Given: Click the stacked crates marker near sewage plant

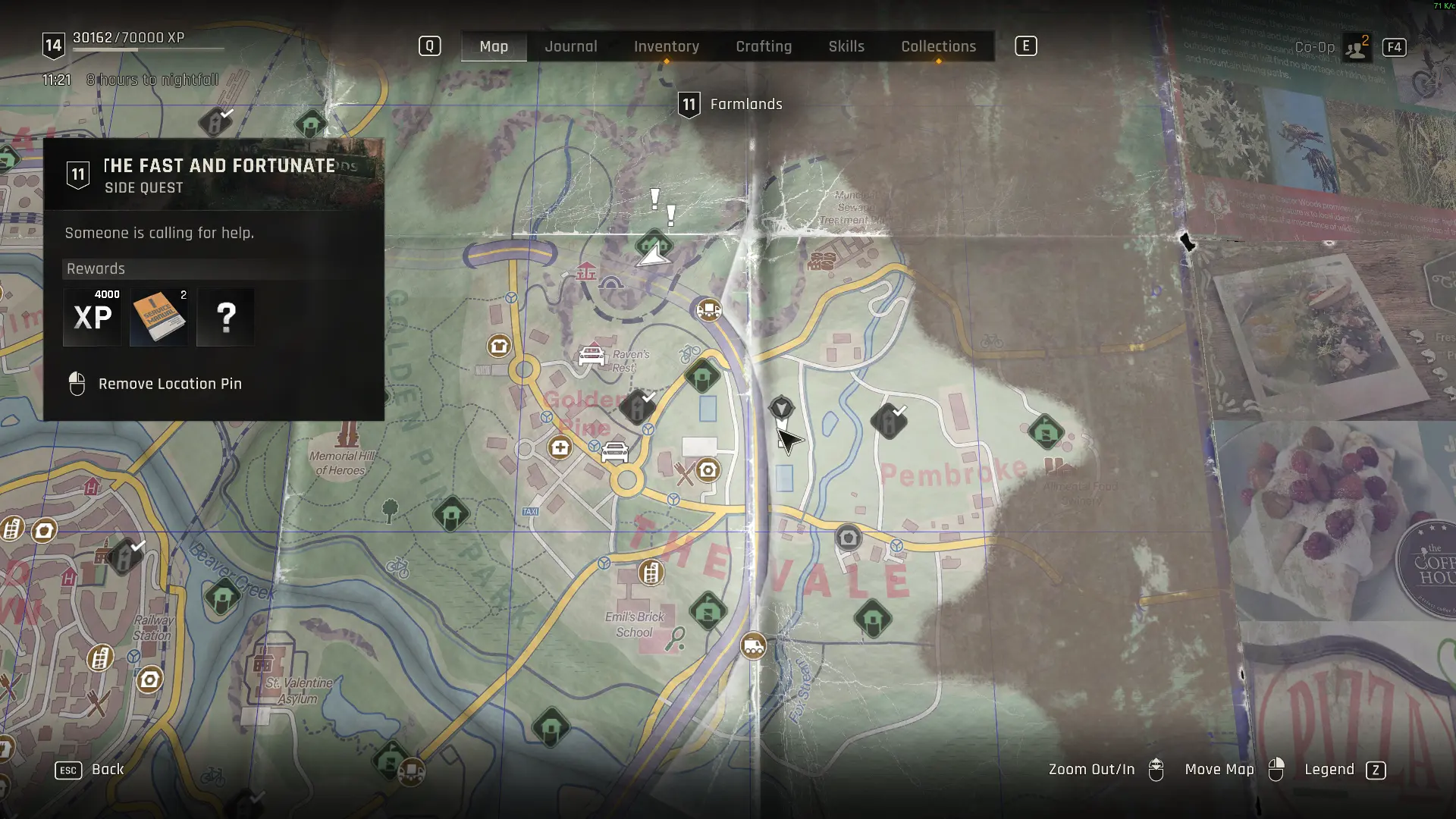Looking at the screenshot, I should coord(821,262).
